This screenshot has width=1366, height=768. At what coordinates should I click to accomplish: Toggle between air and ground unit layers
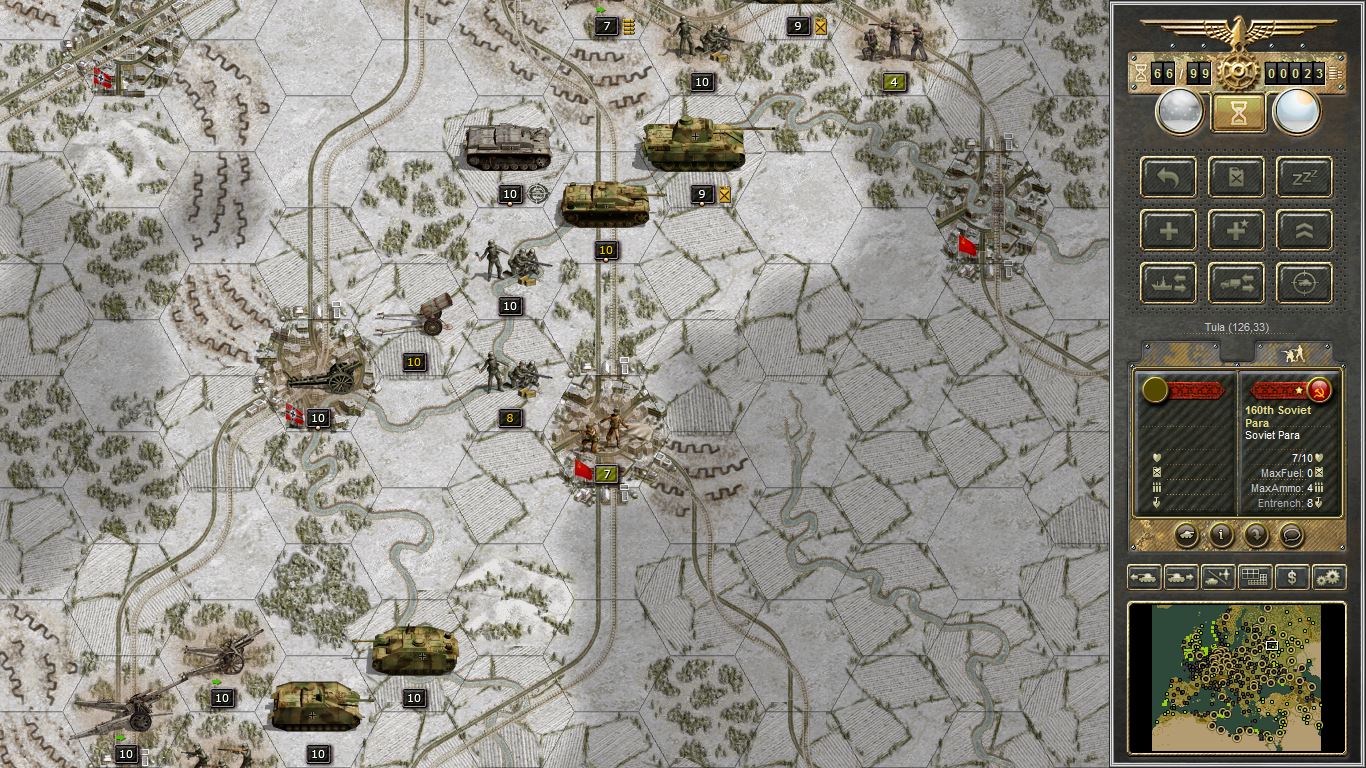pyautogui.click(x=1216, y=577)
